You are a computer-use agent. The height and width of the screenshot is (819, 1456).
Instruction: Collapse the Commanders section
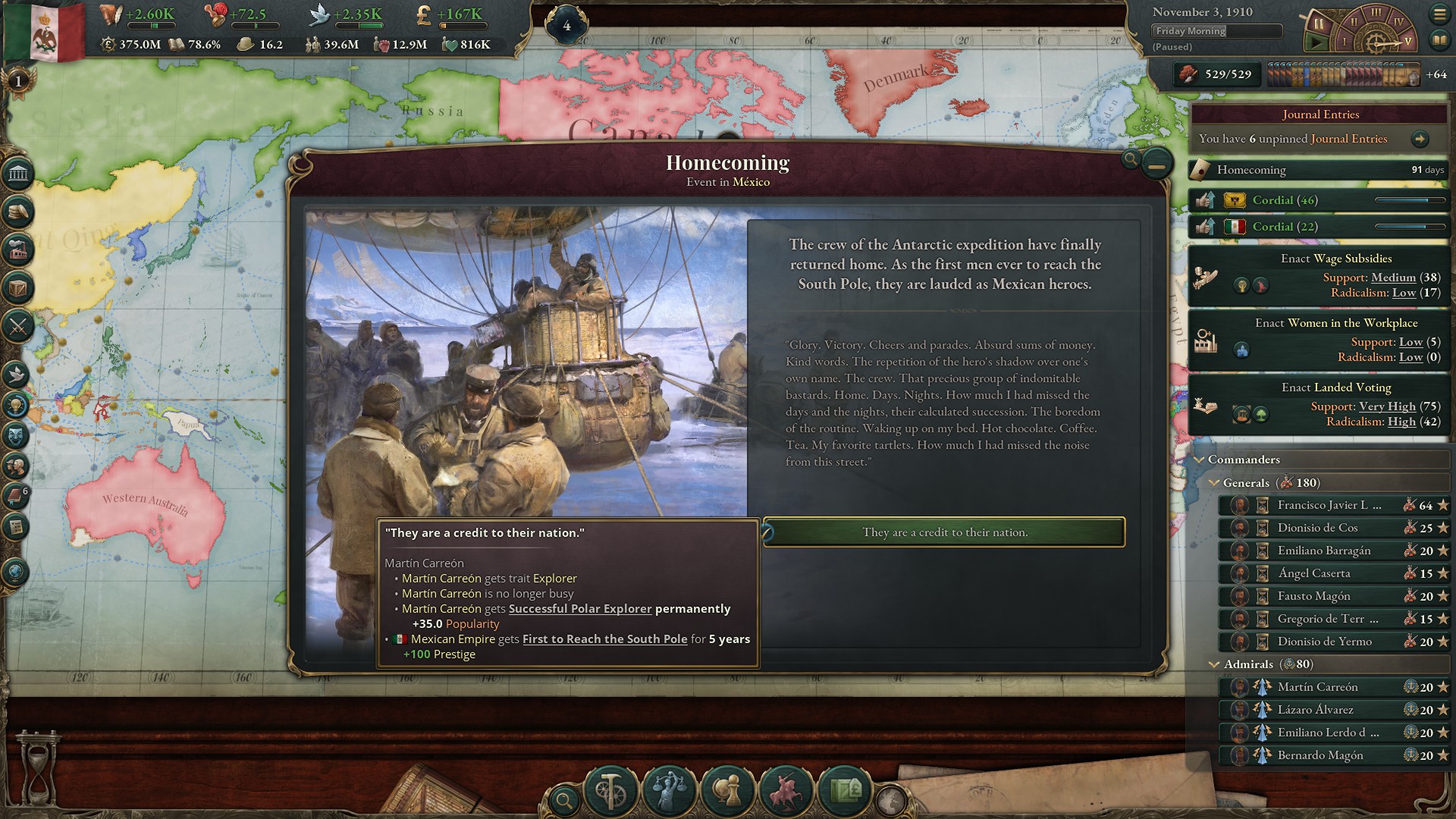(1200, 460)
